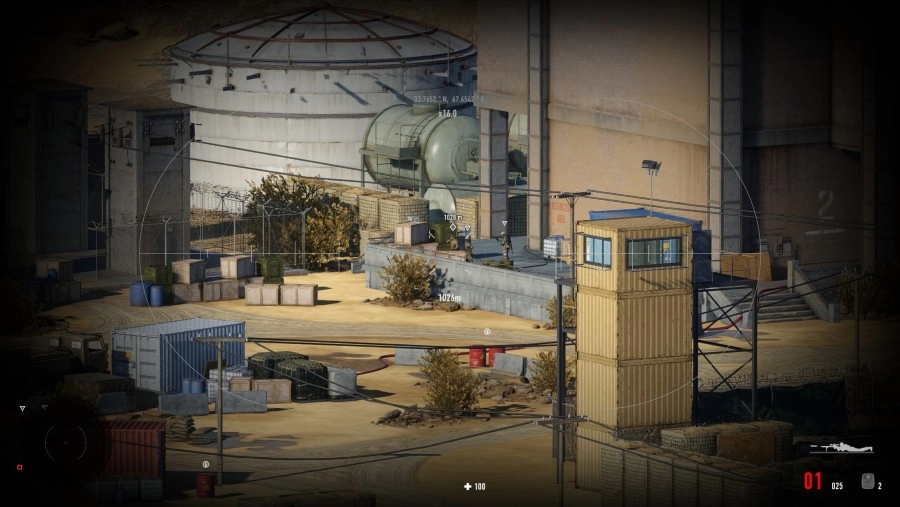Select the diamond objective marker at 1028 m
Viewport: 900px width, 507px height.
pyautogui.click(x=452, y=227)
